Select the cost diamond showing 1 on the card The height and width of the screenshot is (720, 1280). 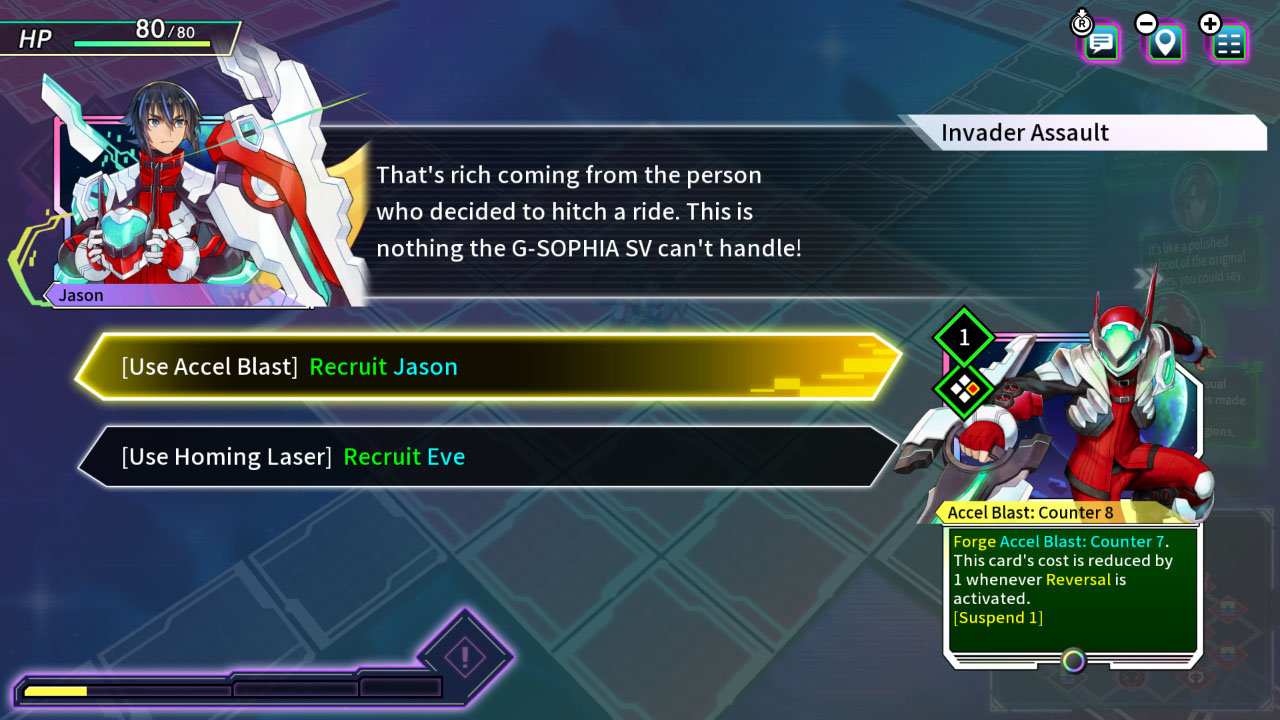[962, 338]
